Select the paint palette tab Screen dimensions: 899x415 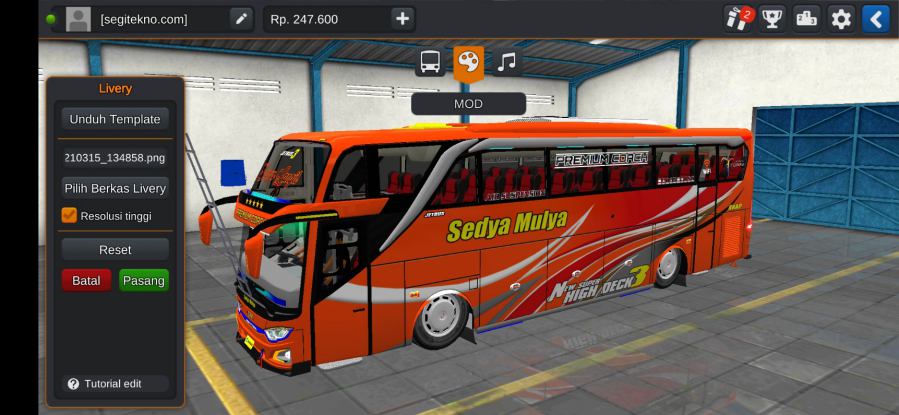(468, 63)
